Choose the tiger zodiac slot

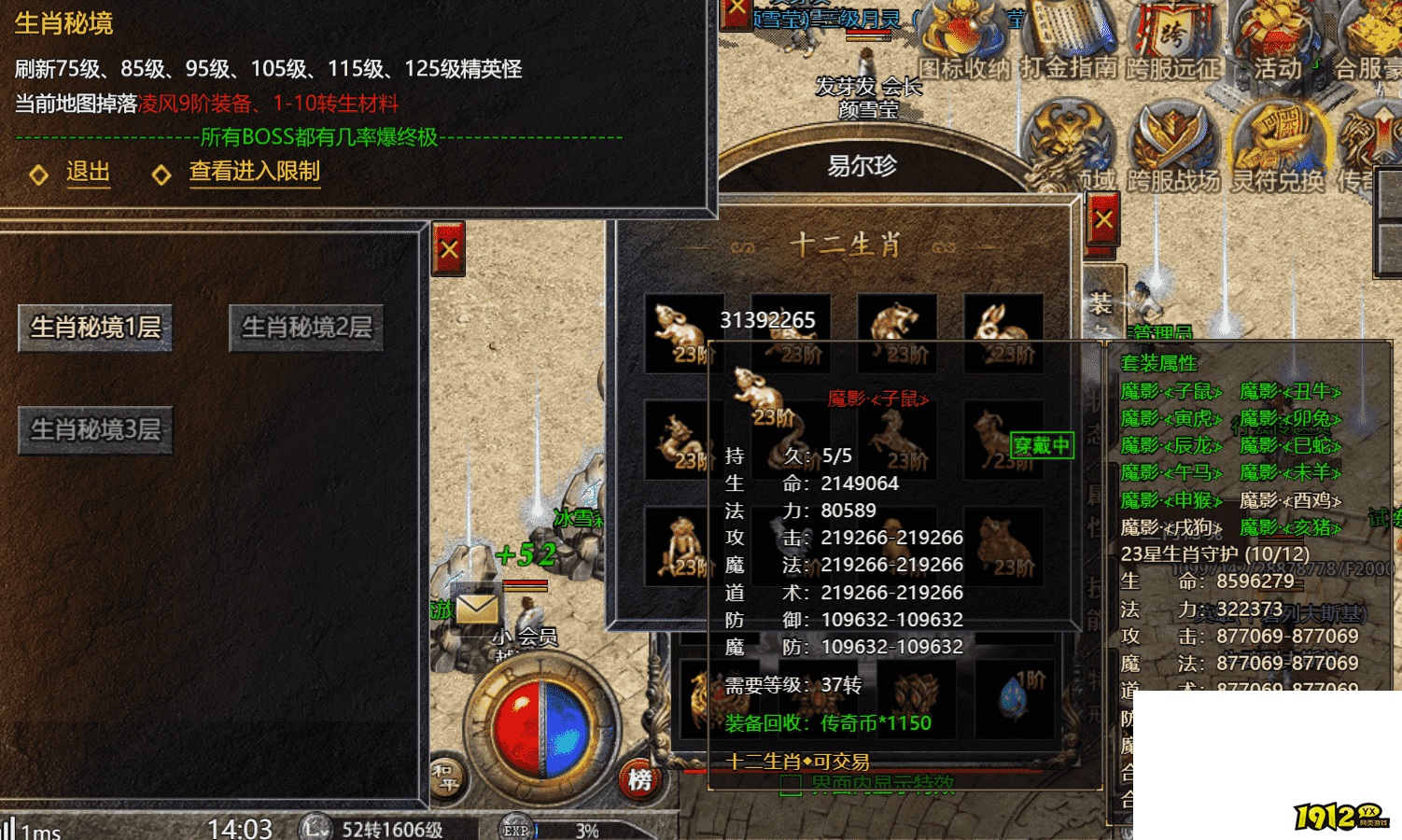pos(896,333)
